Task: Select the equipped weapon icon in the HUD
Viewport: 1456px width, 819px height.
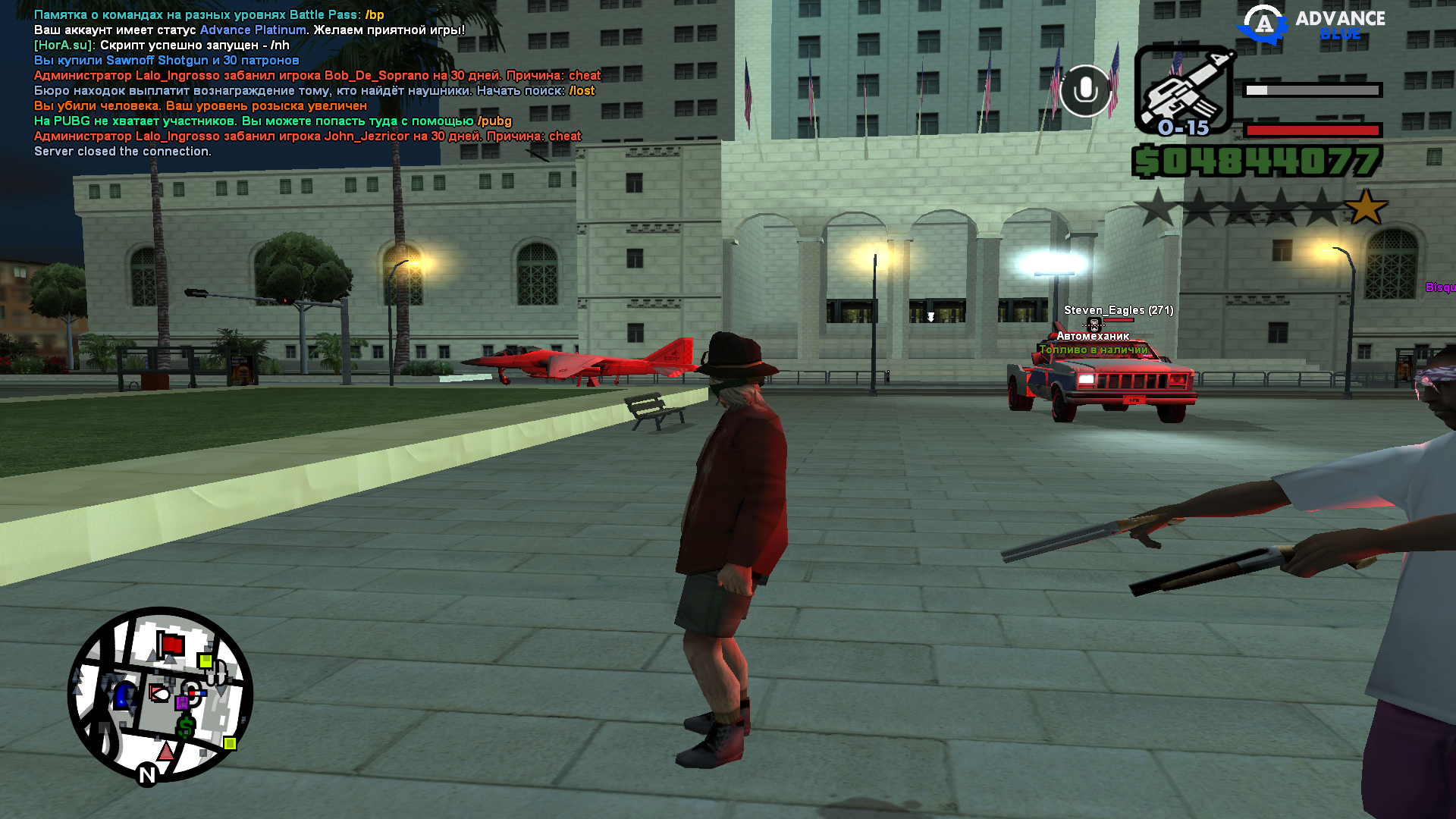Action: point(1184,89)
